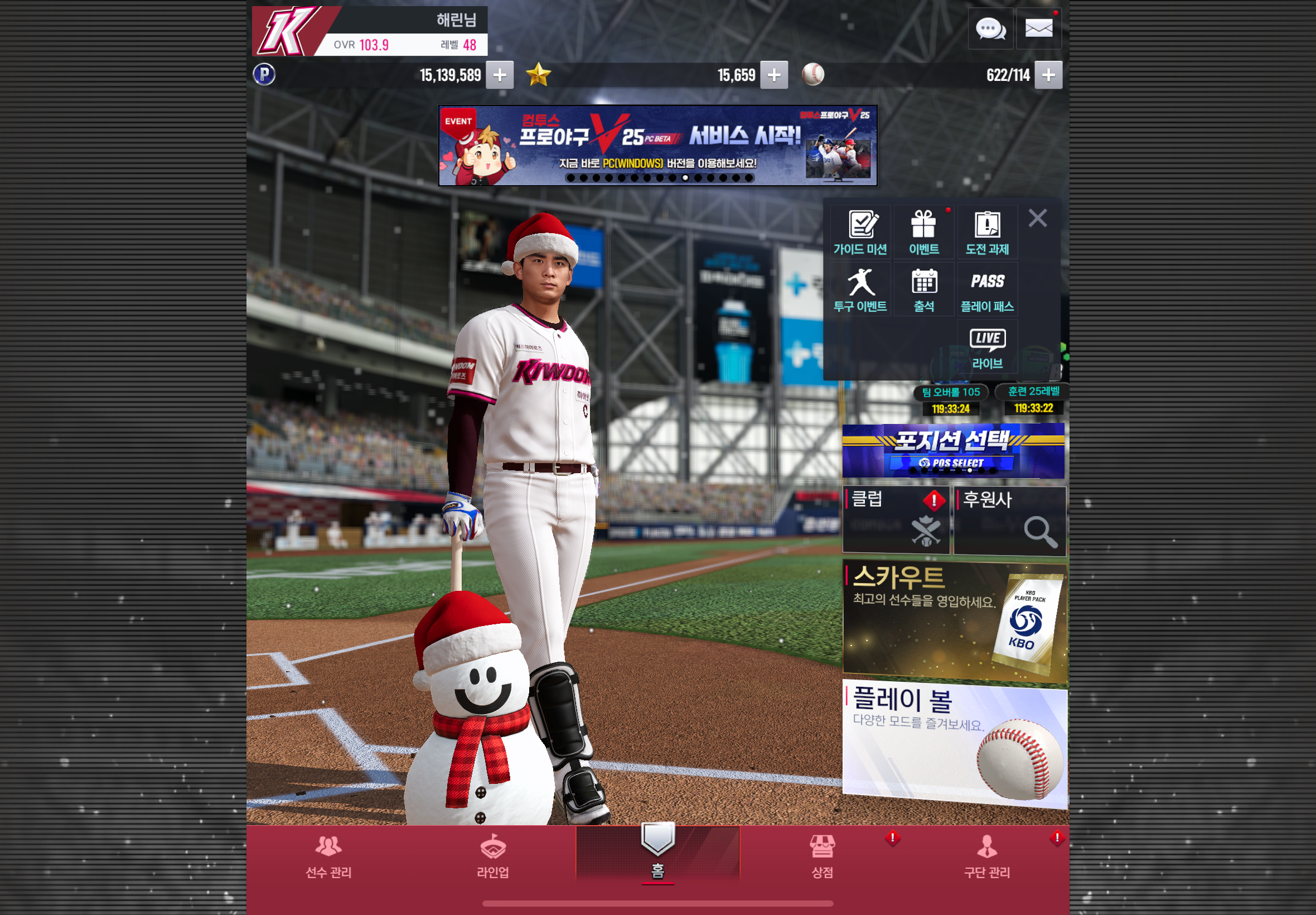Close the quick menu panel
The image size is (1316, 915).
pos(1037,219)
